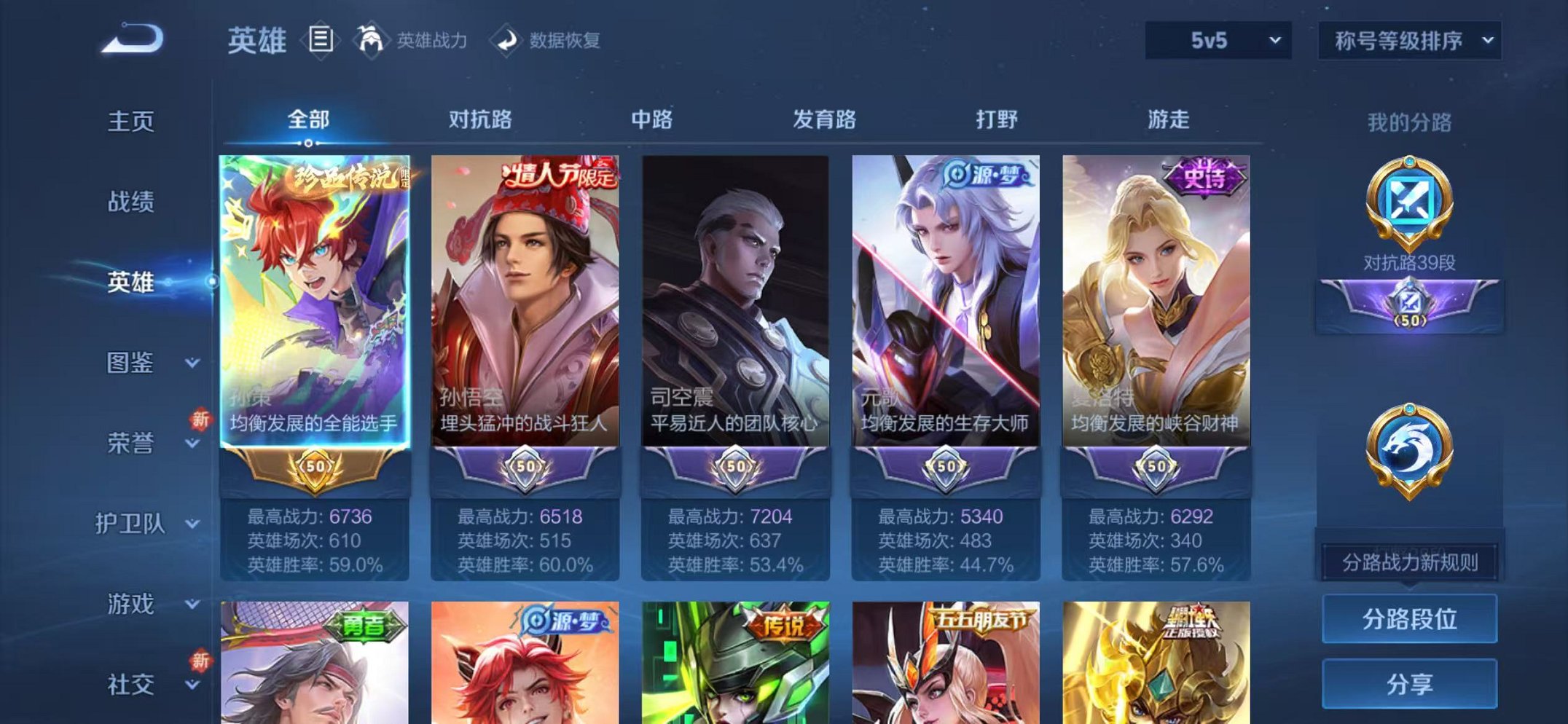Switch to the 打野 jungle tab
The width and height of the screenshot is (1568, 724).
[997, 120]
